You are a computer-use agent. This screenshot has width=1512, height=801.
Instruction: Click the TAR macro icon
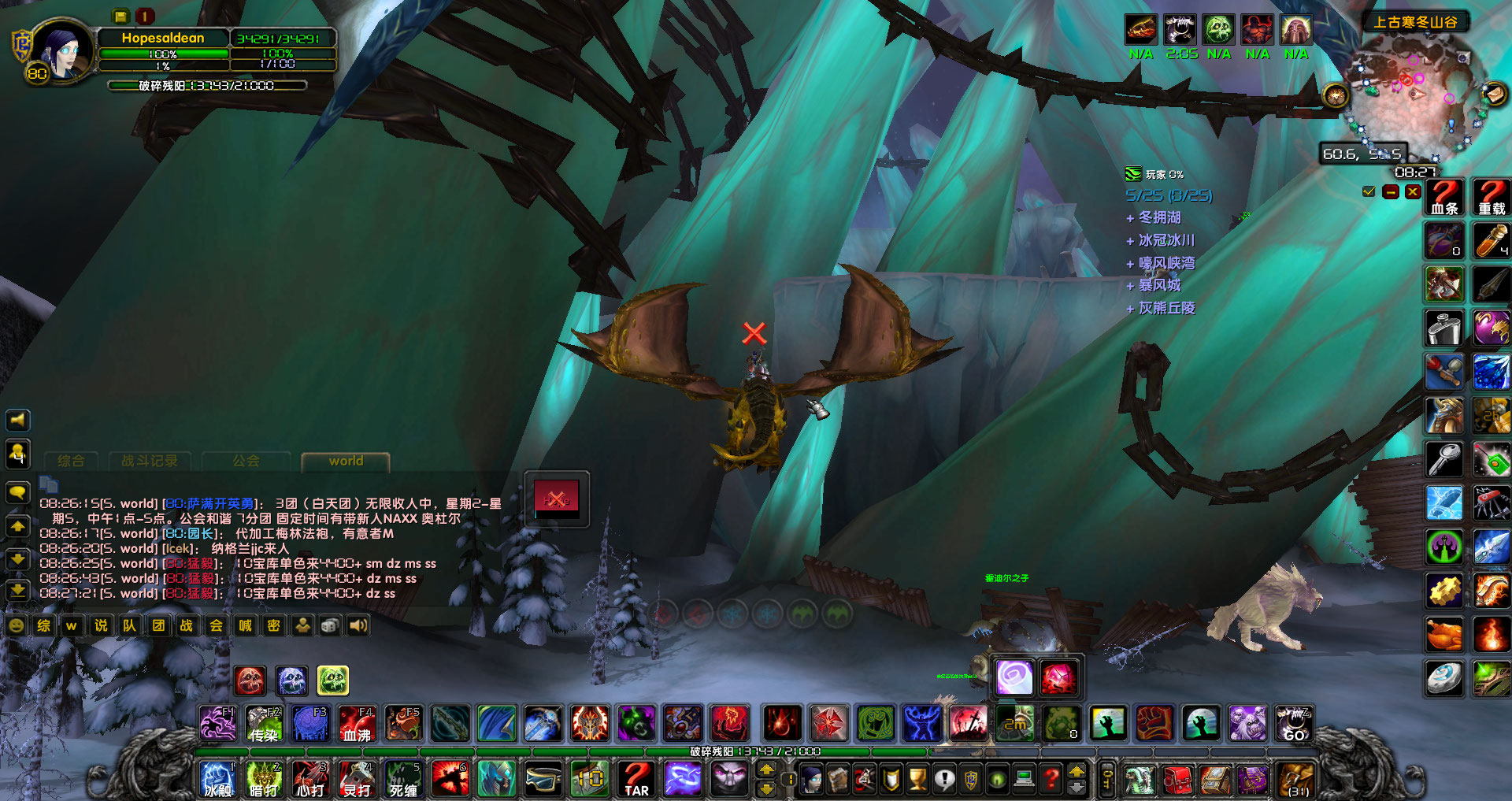click(635, 780)
